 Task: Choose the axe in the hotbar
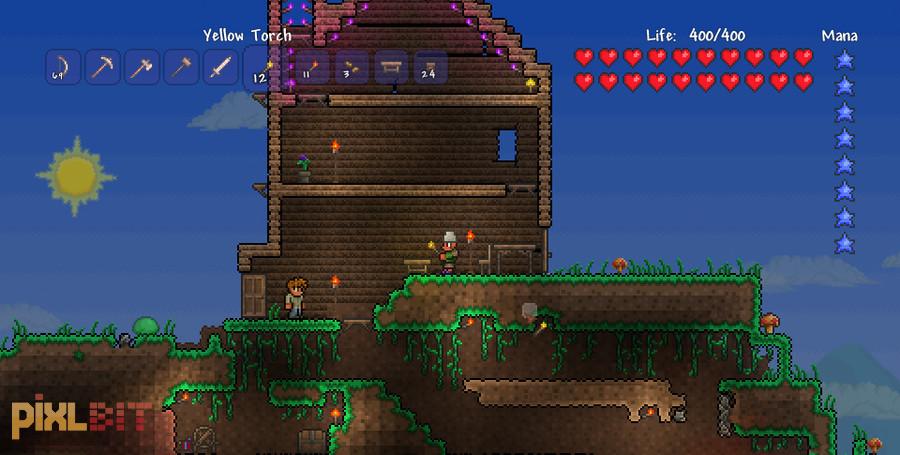[141, 68]
